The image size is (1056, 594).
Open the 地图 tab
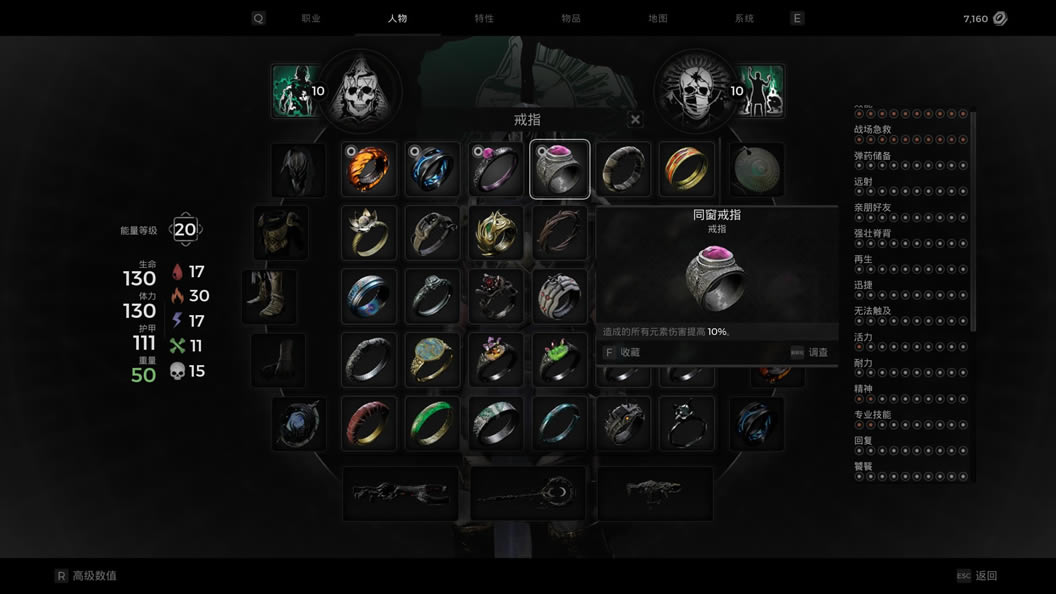click(x=657, y=18)
